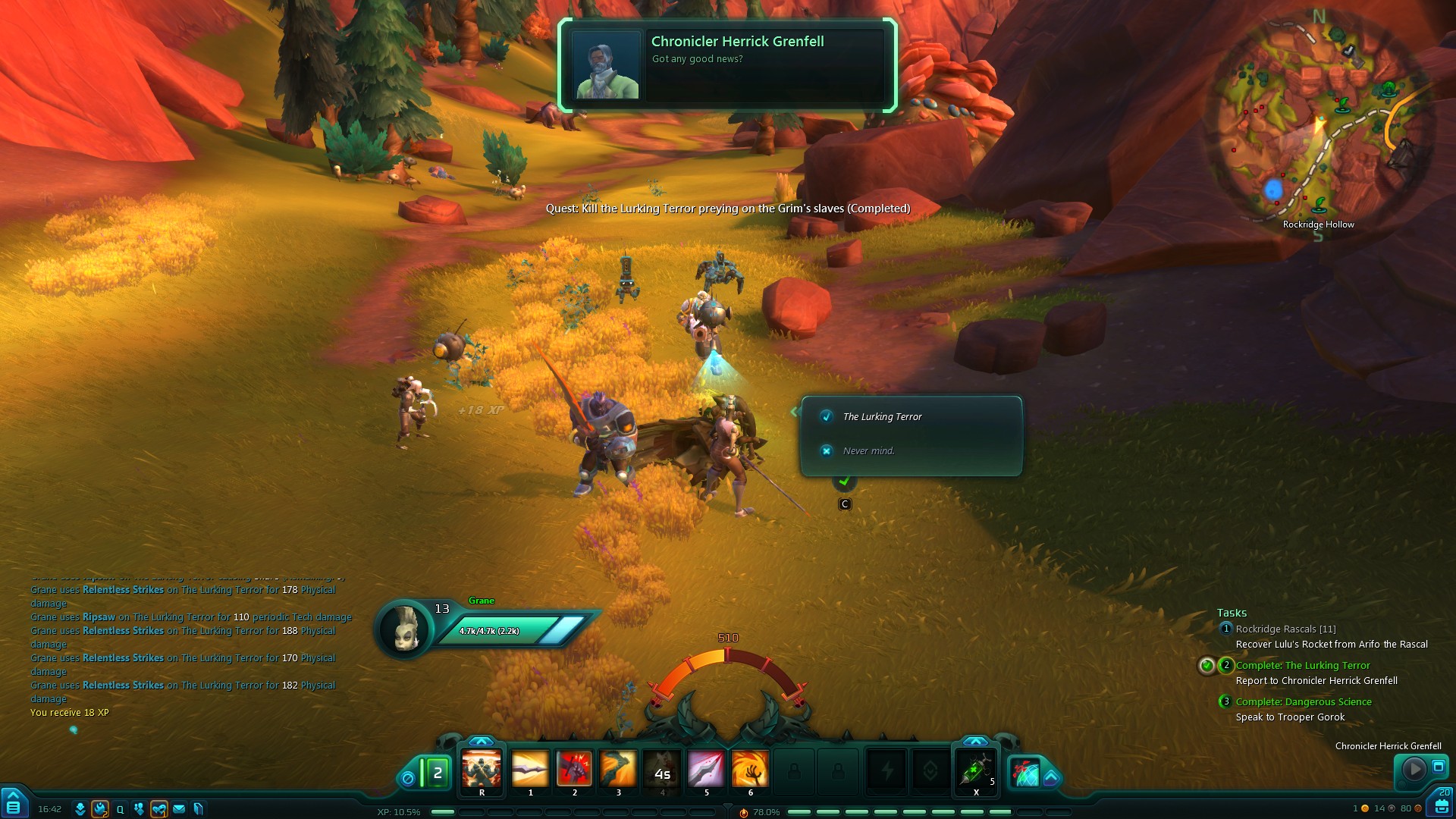The image size is (1456, 819).
Task: Select Complete: The Lurking Terror in task tracker
Action: tap(1303, 666)
